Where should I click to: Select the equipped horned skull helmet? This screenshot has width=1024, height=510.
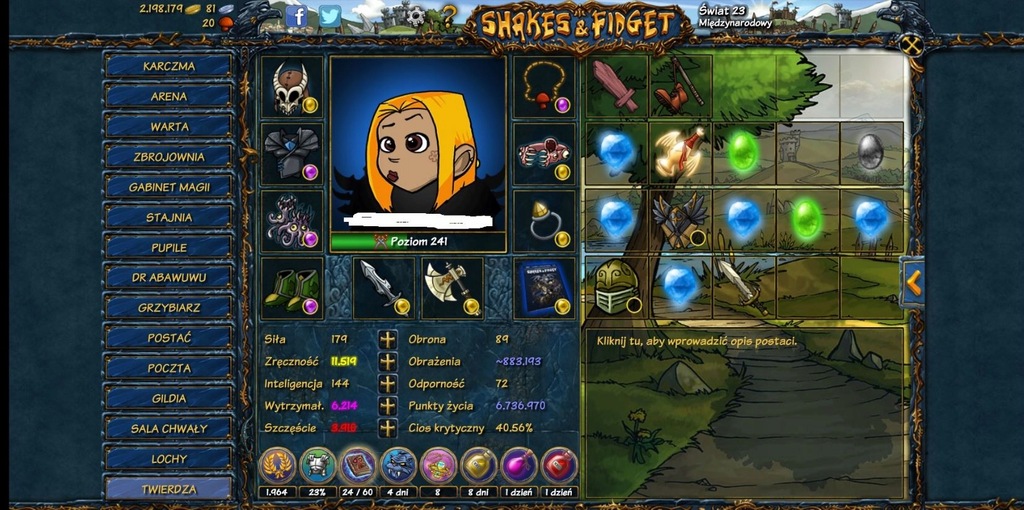pos(292,87)
